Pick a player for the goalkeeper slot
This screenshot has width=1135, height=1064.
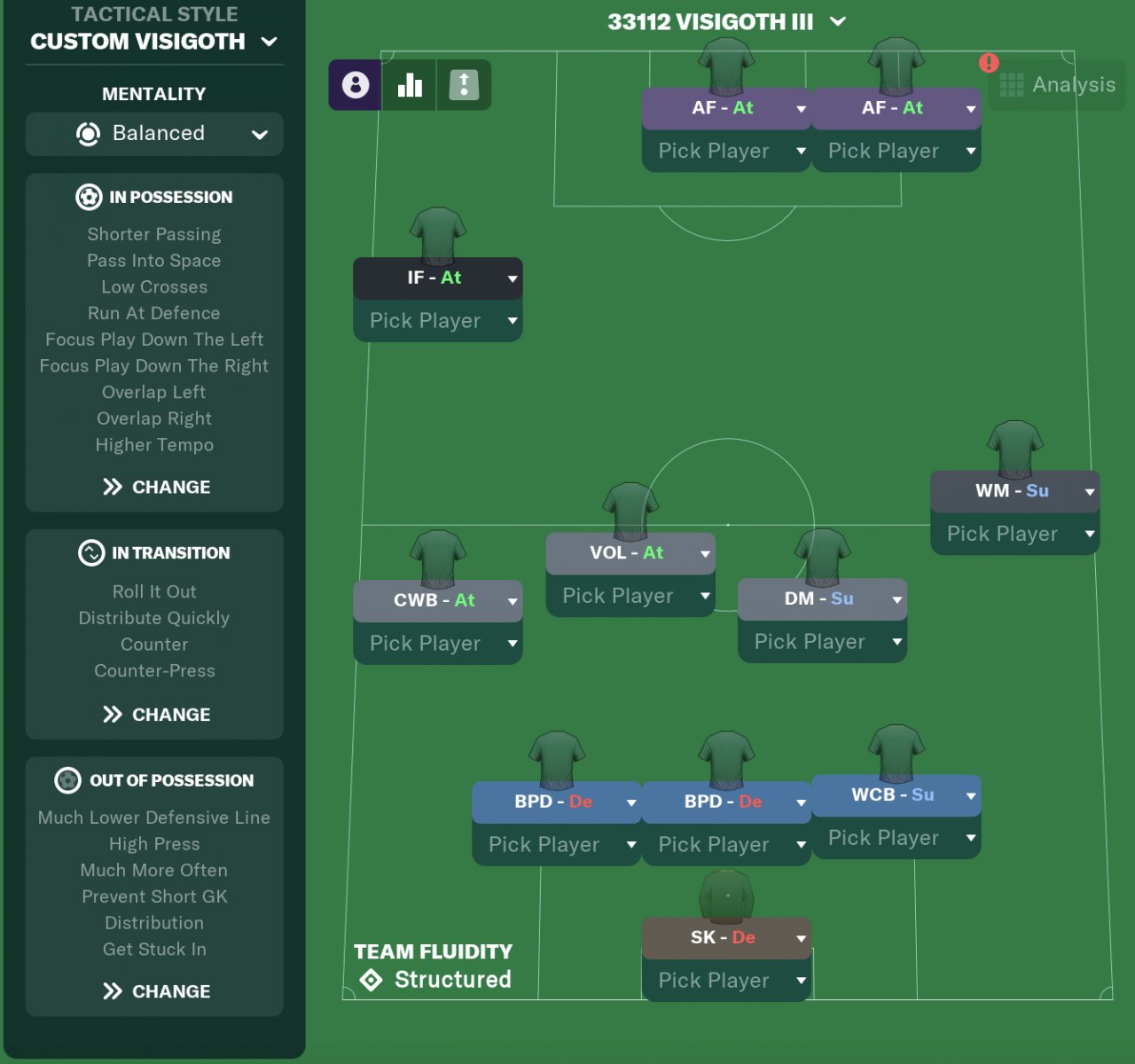point(725,981)
